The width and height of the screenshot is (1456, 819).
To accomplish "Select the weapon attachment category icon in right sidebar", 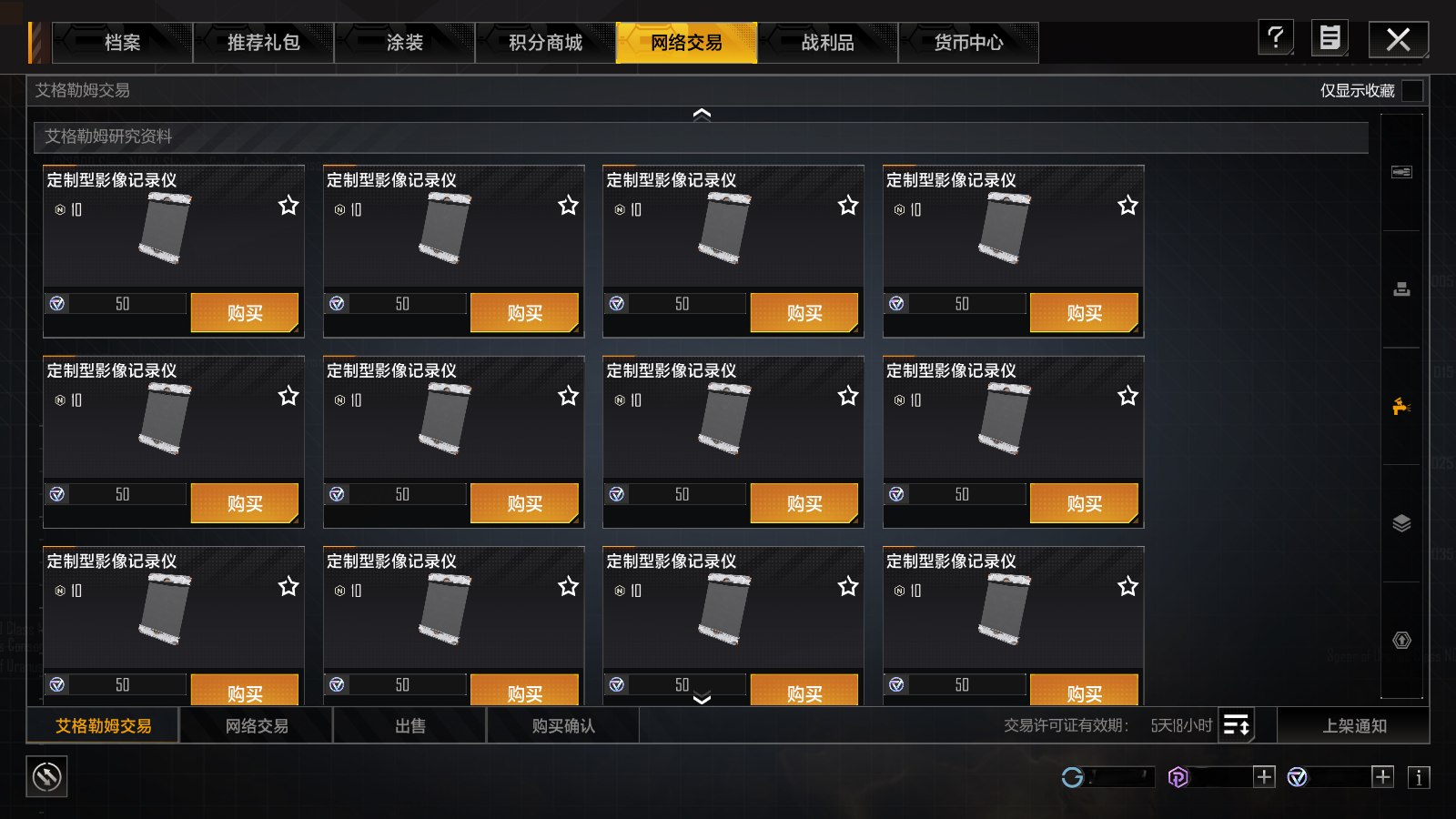I will (1401, 169).
